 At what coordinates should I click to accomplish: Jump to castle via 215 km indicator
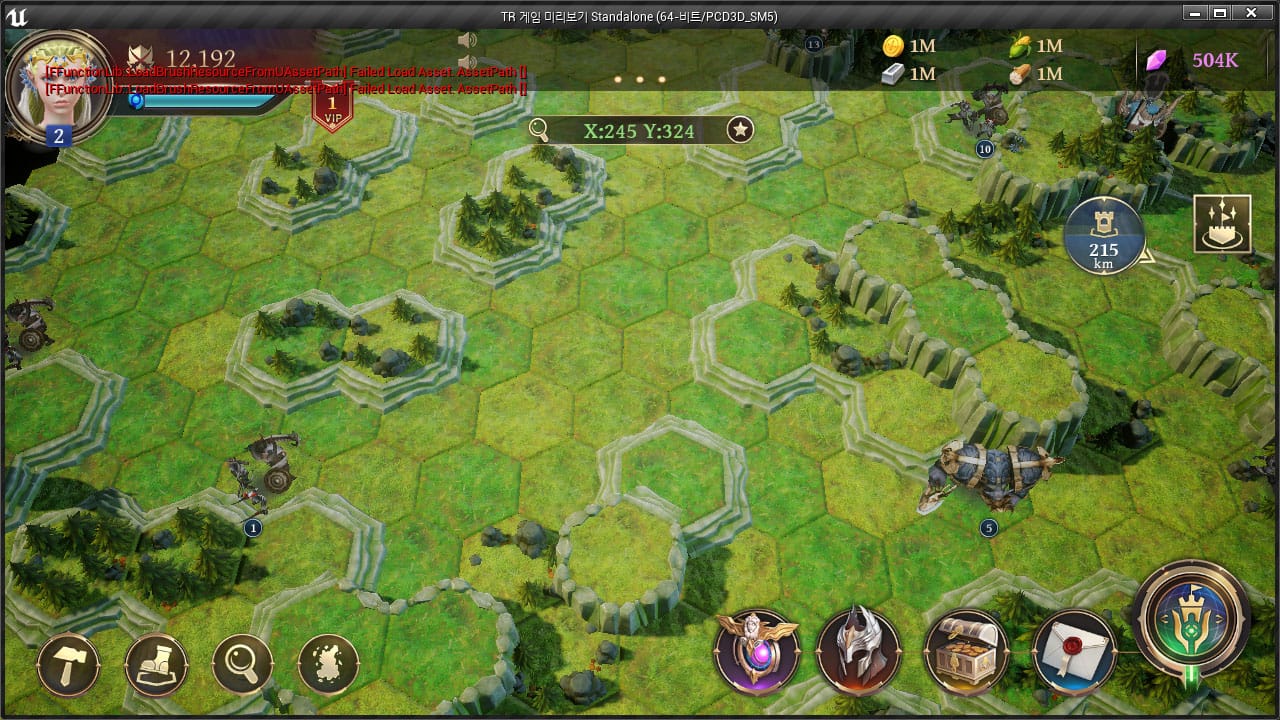[1104, 236]
